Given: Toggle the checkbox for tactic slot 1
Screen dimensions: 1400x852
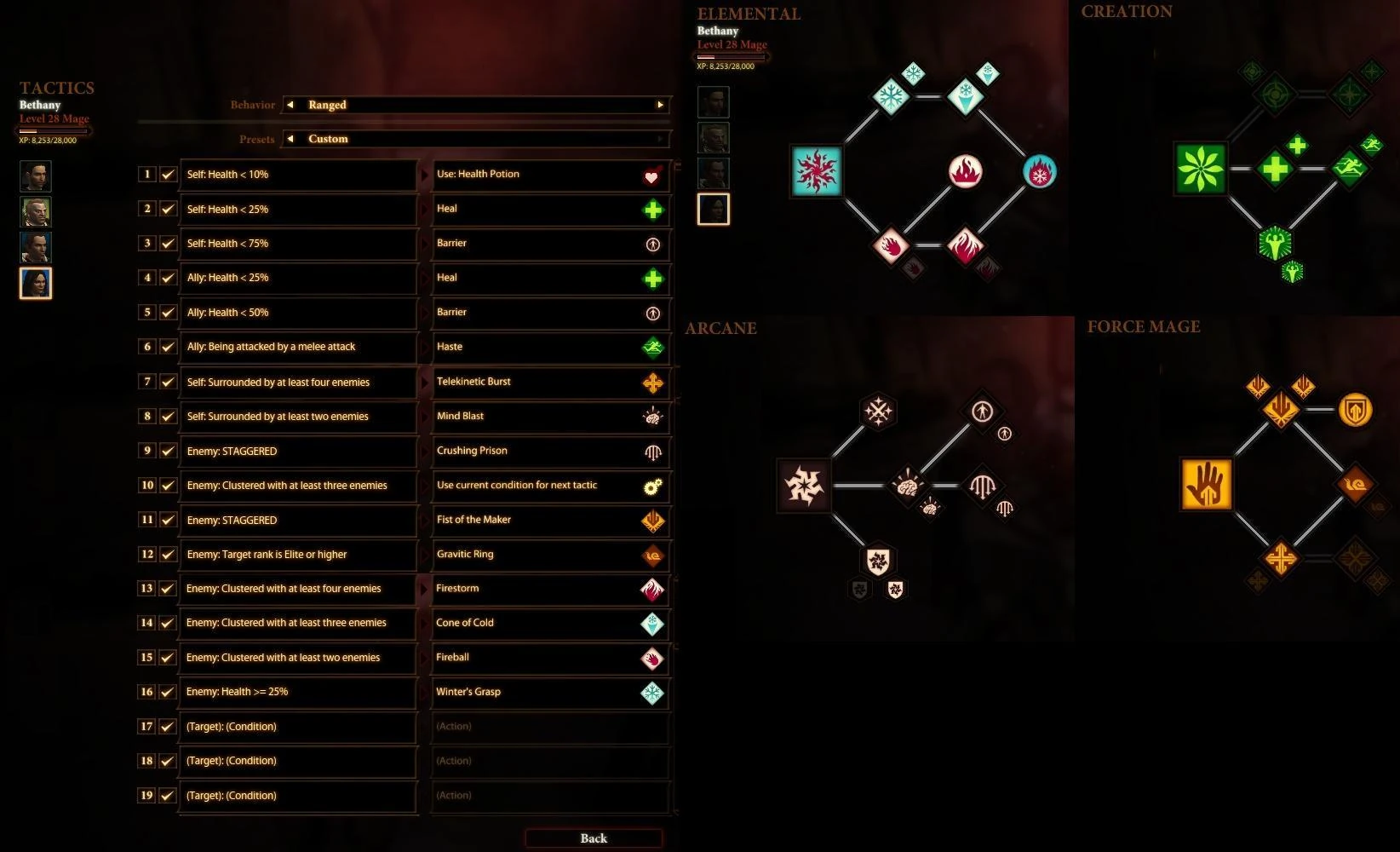Looking at the screenshot, I should [168, 175].
